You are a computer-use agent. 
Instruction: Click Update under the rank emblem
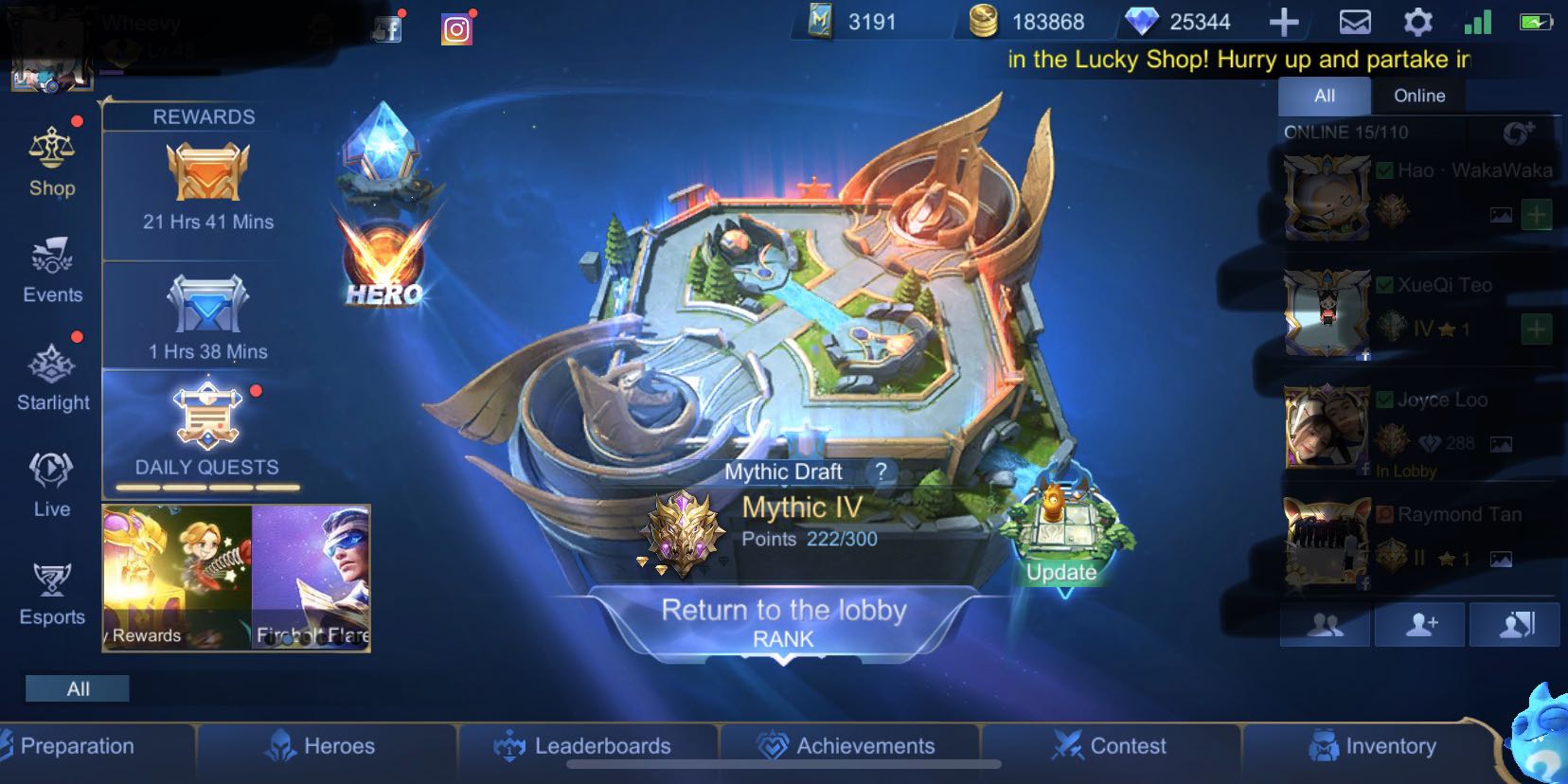point(1060,572)
